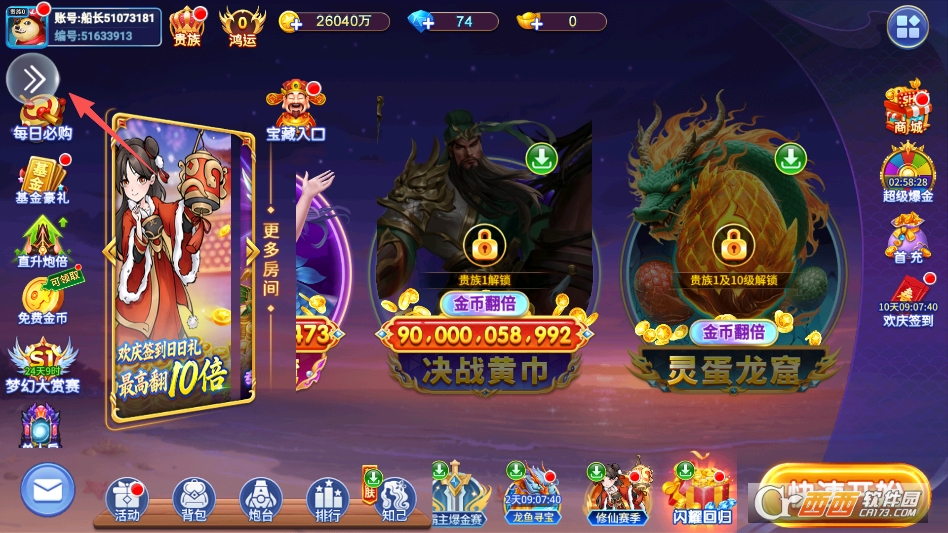Open the mail envelope button

point(47,490)
